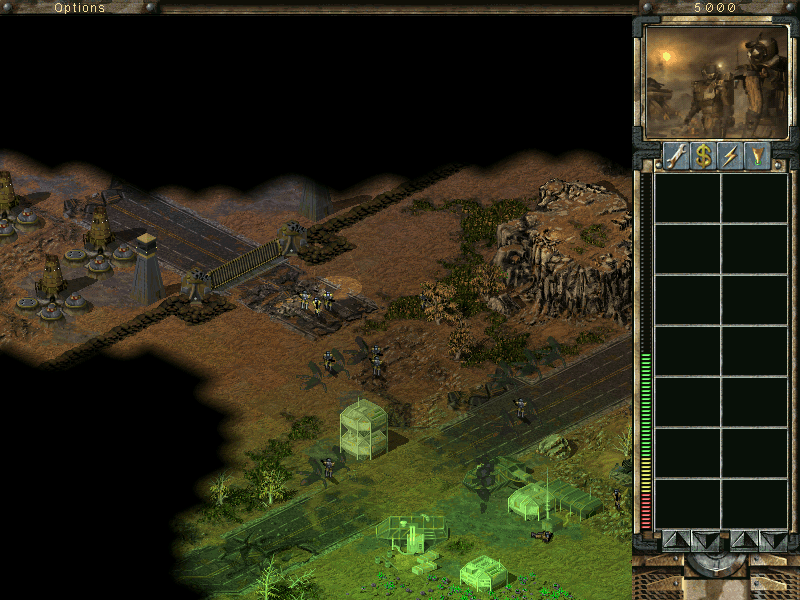The image size is (800, 600).
Task: Activate the wrench repair button
Action: point(677,155)
